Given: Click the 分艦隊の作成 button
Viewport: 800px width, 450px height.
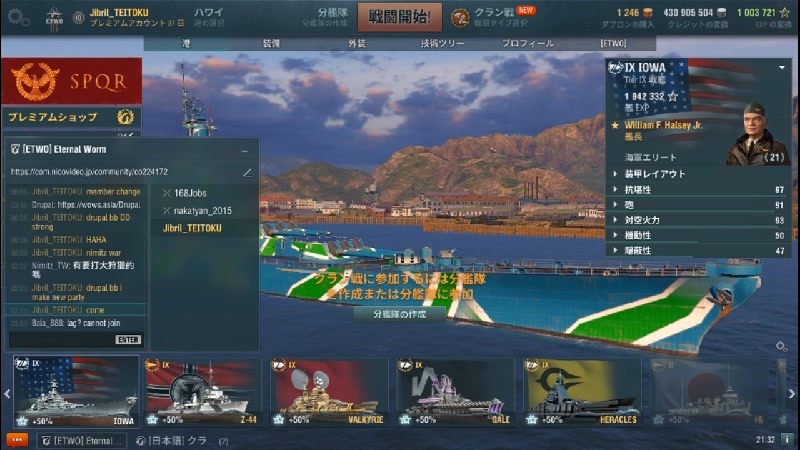Looking at the screenshot, I should [x=399, y=314].
